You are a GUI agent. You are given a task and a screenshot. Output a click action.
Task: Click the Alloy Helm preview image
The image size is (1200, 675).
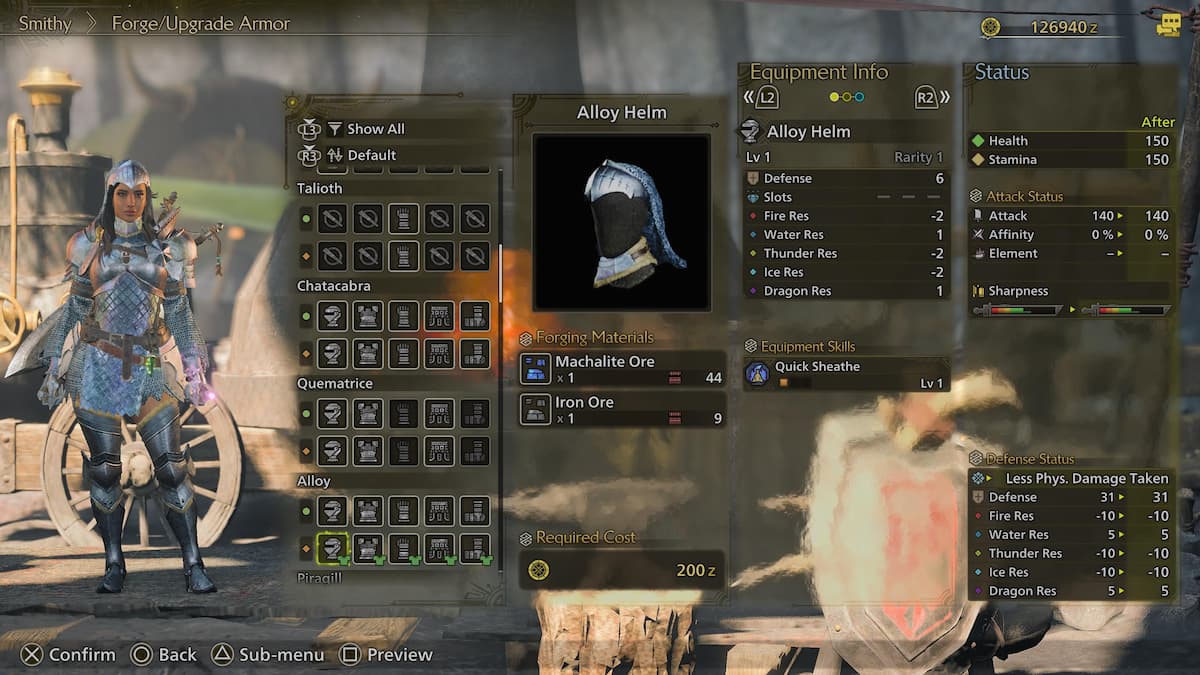coord(621,222)
